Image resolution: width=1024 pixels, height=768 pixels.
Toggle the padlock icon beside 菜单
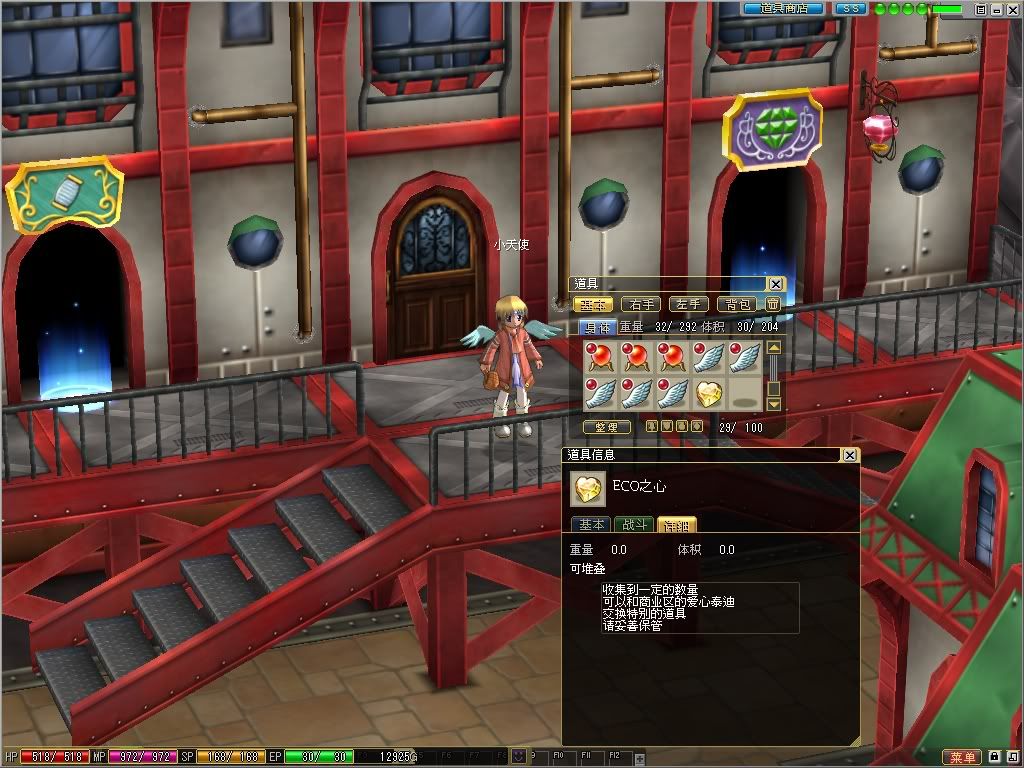[x=996, y=757]
